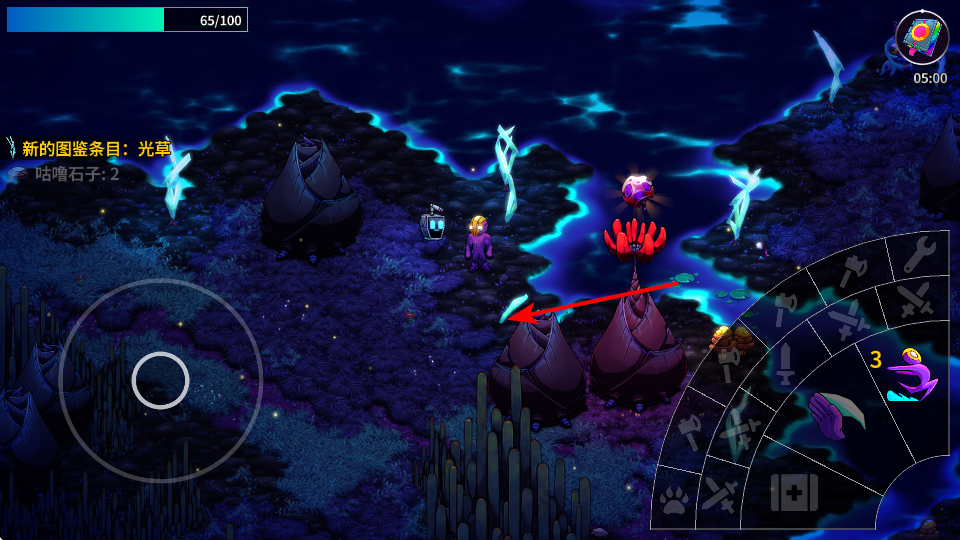Tap the virtual joystick center knob
The width and height of the screenshot is (960, 540).
click(x=160, y=380)
